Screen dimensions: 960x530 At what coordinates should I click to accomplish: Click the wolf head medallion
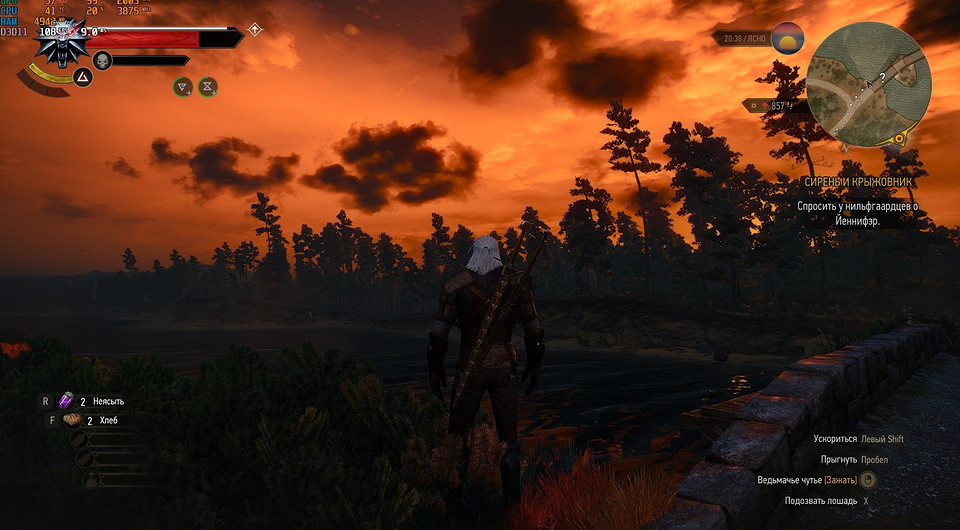coord(62,45)
